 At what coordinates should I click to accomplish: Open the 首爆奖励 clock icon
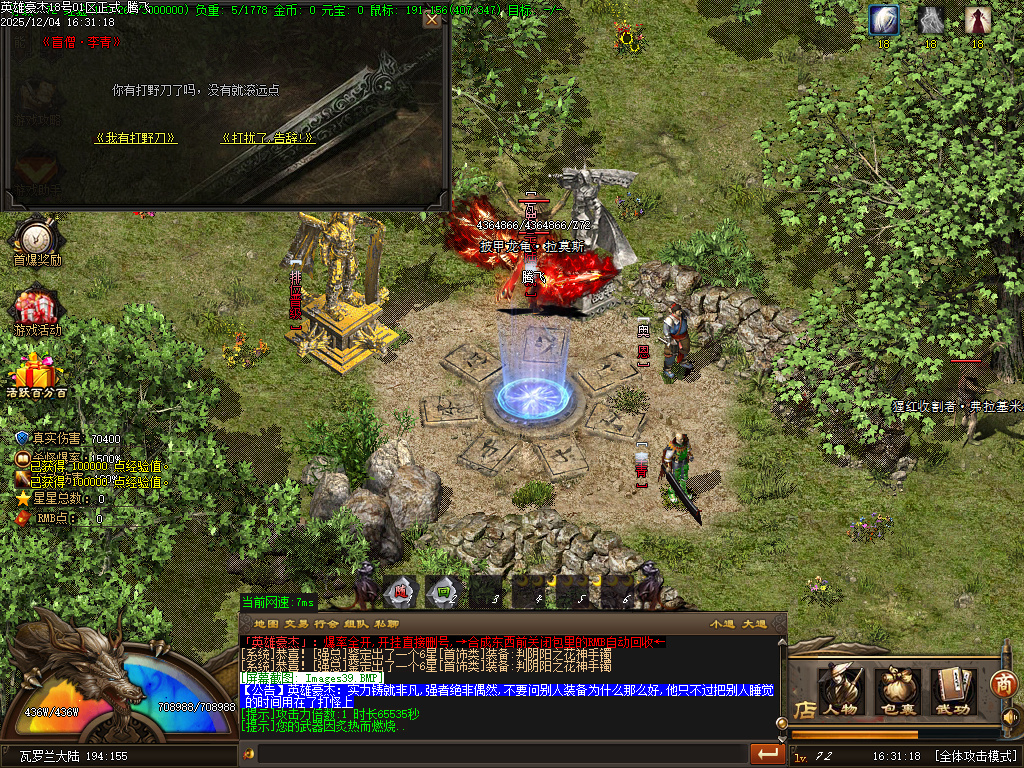click(37, 237)
